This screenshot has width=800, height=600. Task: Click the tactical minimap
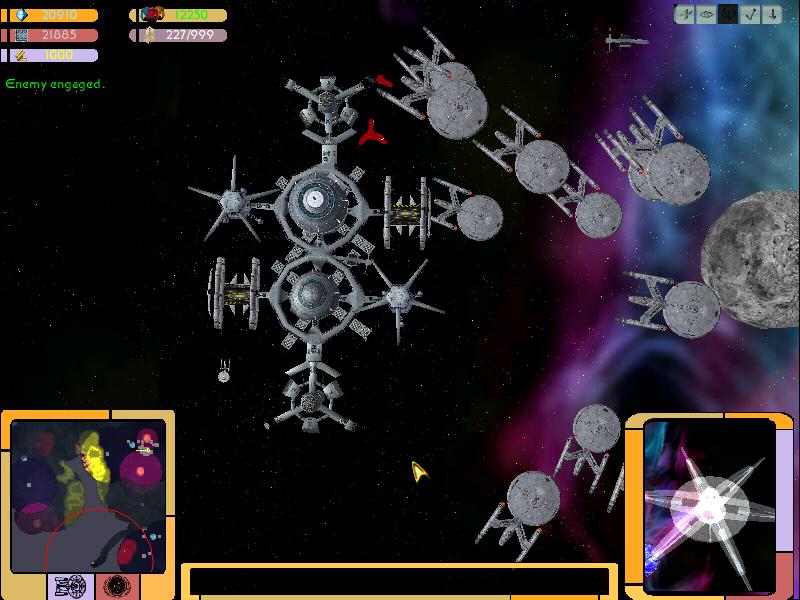tap(88, 494)
